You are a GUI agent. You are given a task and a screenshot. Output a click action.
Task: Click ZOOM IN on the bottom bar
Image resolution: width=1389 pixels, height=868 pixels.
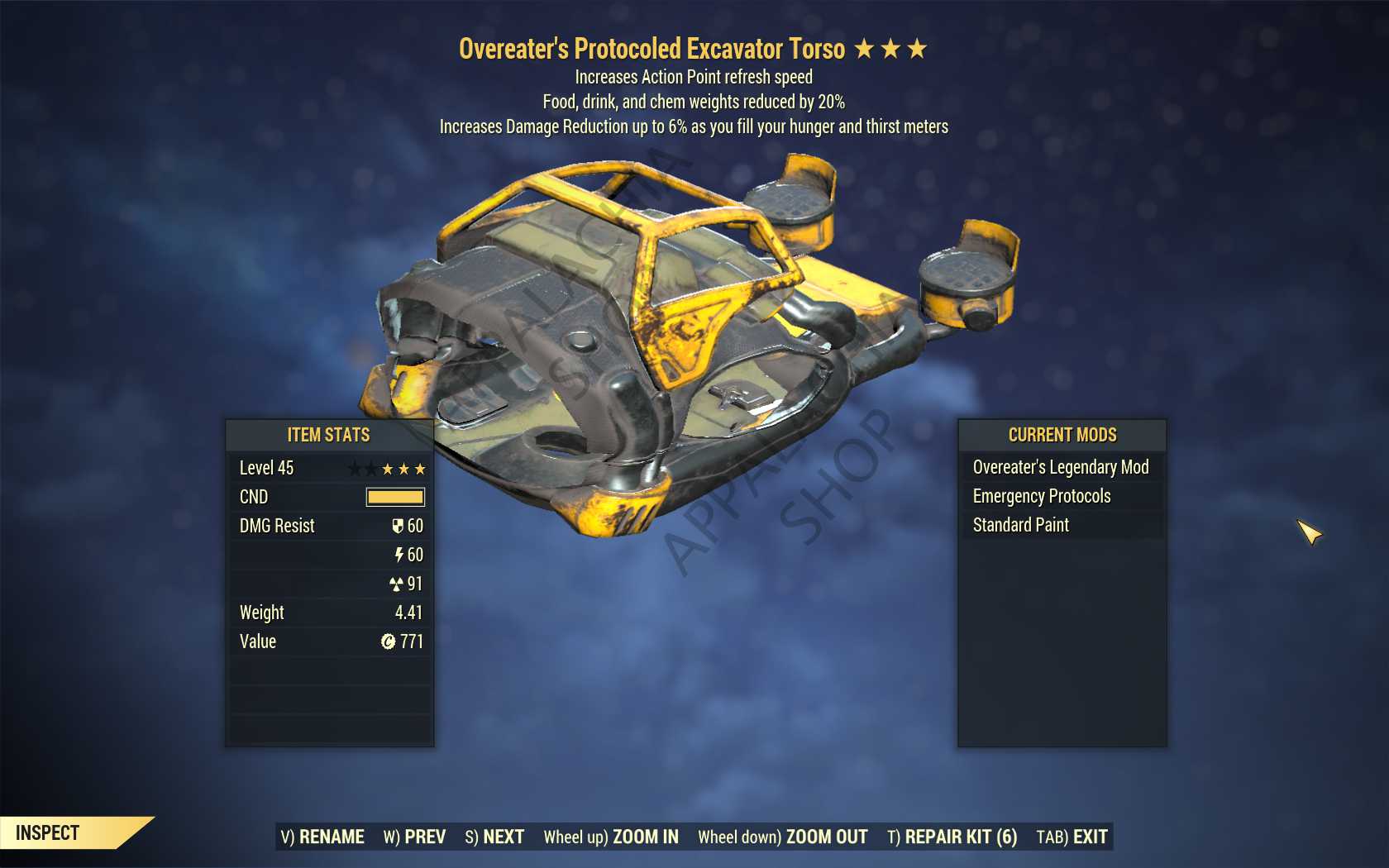[611, 837]
